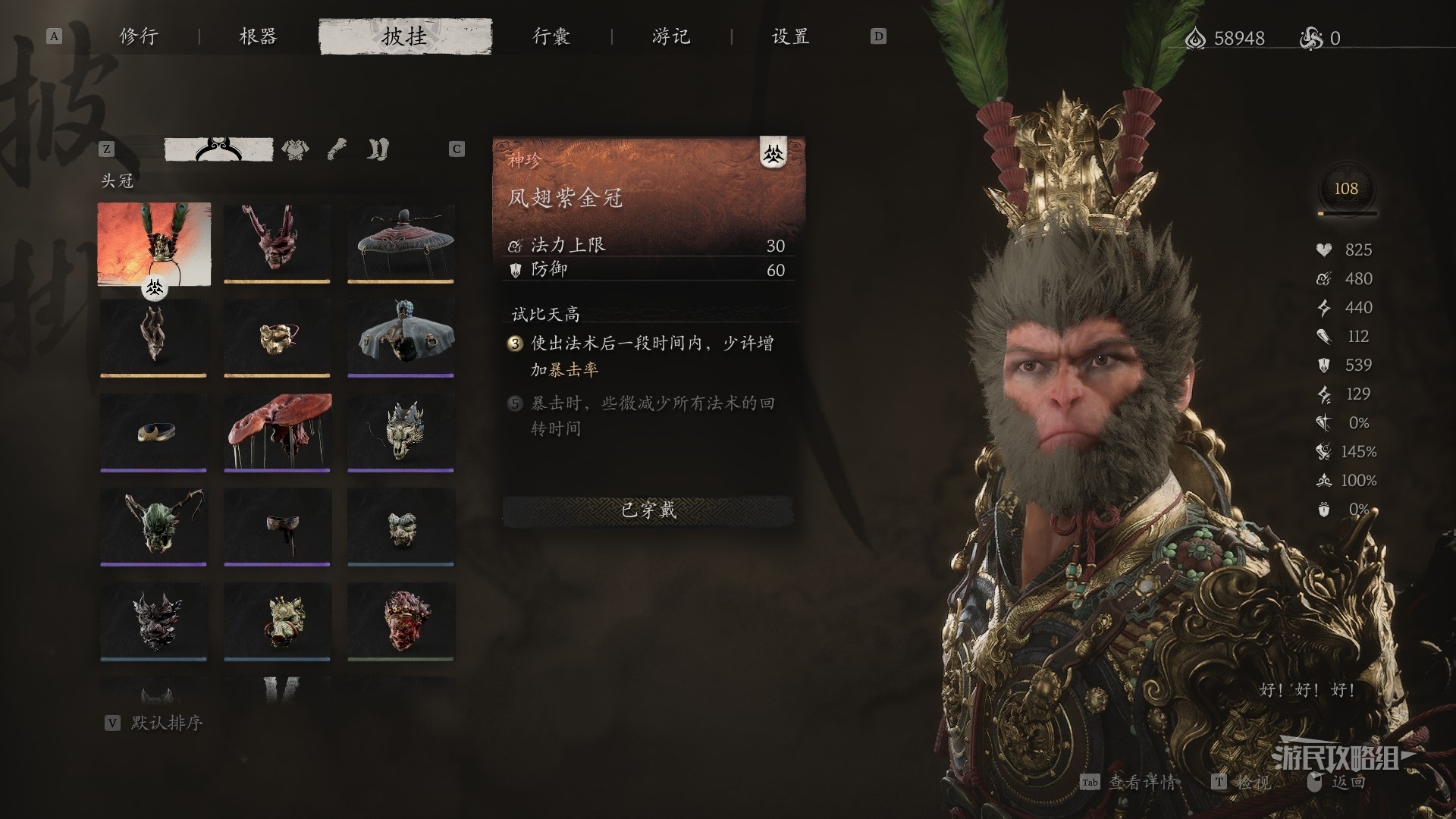This screenshot has width=1456, height=819.
Task: Select the green antlered insect mask
Action: point(154,526)
